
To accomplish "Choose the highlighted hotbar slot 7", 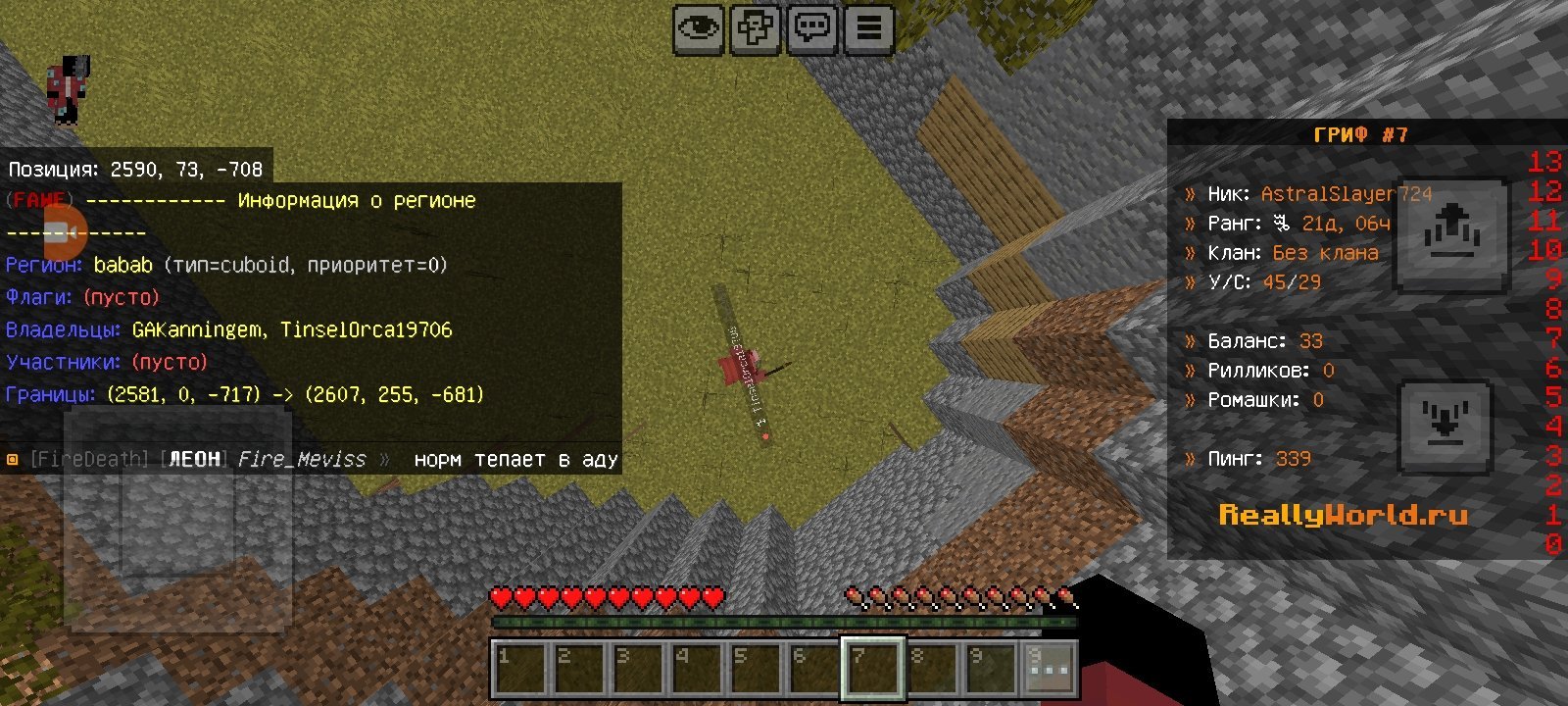I will 872,669.
